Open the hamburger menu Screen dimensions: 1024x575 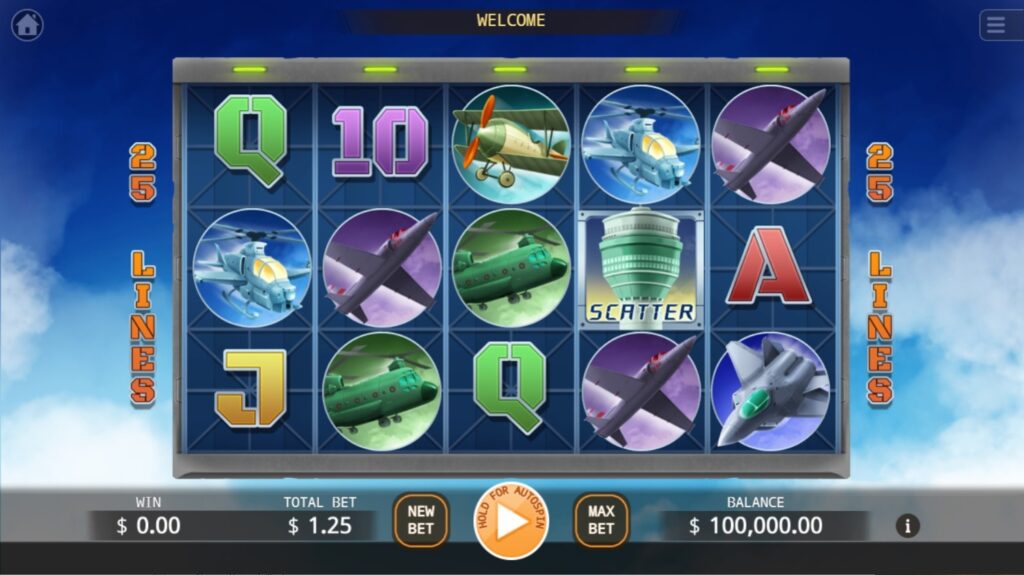coord(997,25)
